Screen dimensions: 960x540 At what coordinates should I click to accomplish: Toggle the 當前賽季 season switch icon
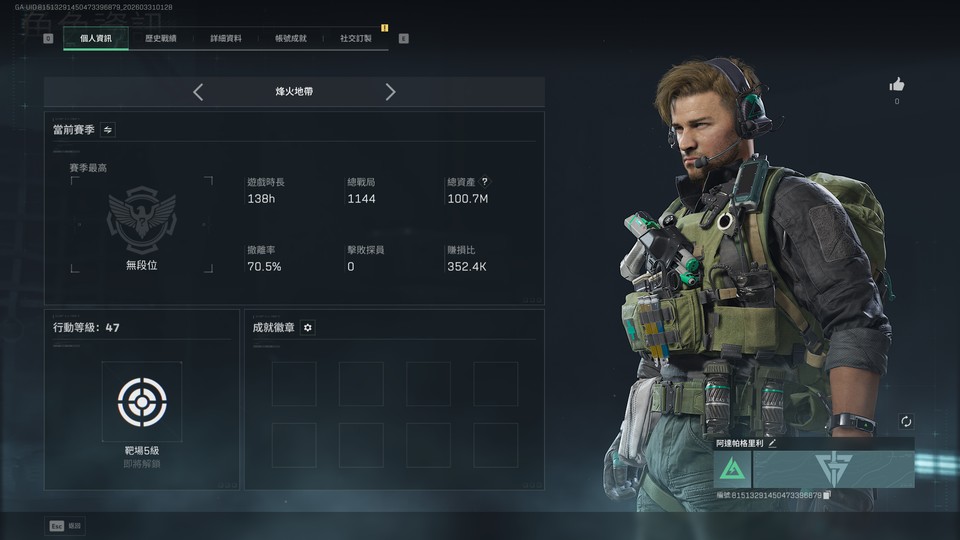[x=108, y=129]
